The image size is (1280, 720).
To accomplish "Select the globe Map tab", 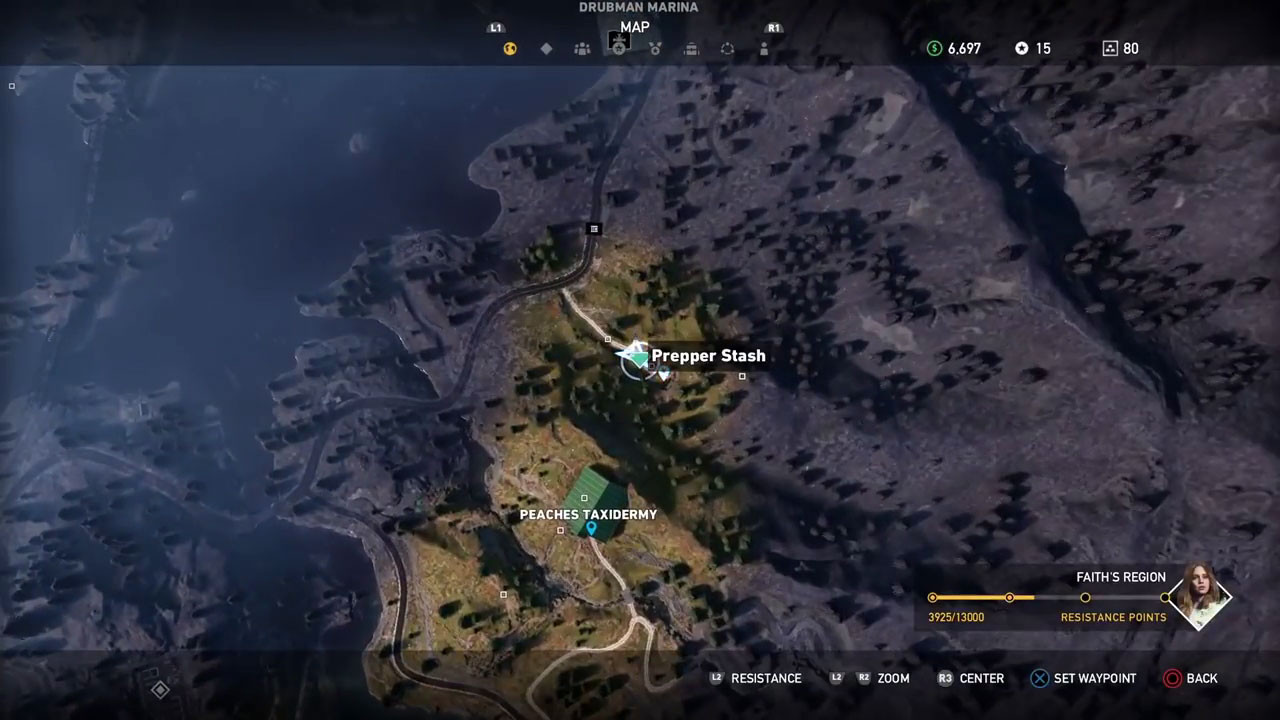I will (x=510, y=48).
